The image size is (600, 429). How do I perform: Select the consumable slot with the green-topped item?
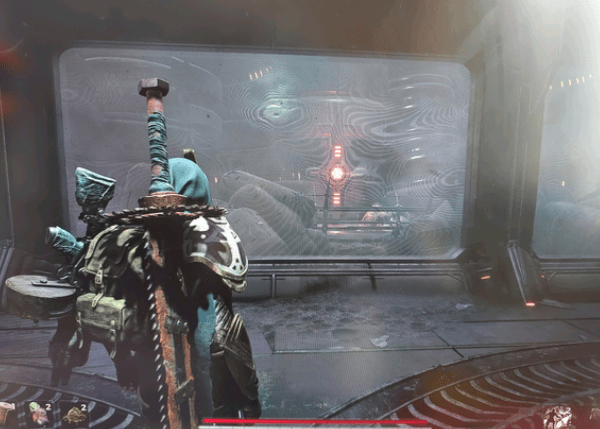point(38,415)
